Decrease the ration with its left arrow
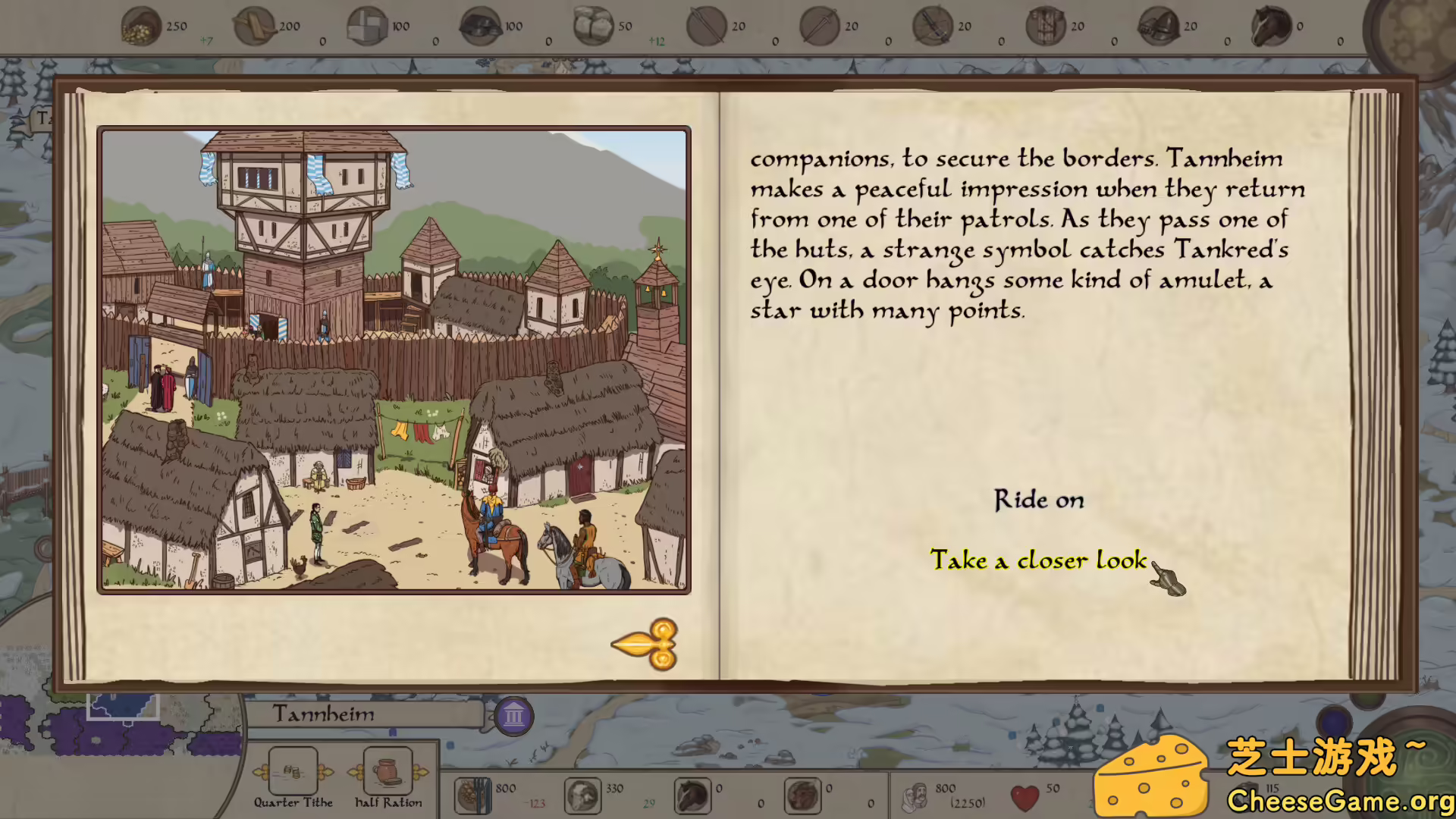The image size is (1456, 819). click(354, 773)
